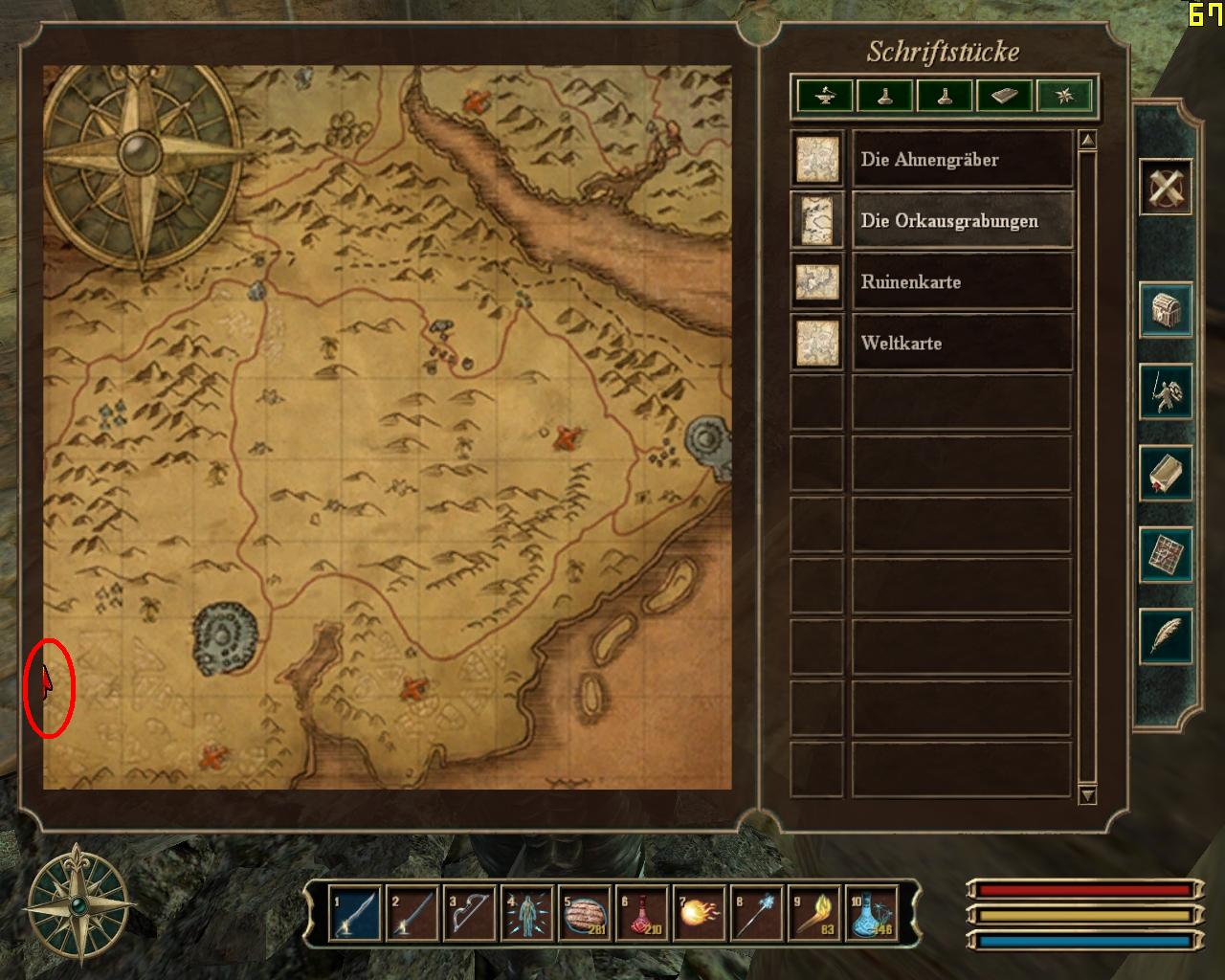
Task: Open the book category tab
Action: [x=1004, y=96]
